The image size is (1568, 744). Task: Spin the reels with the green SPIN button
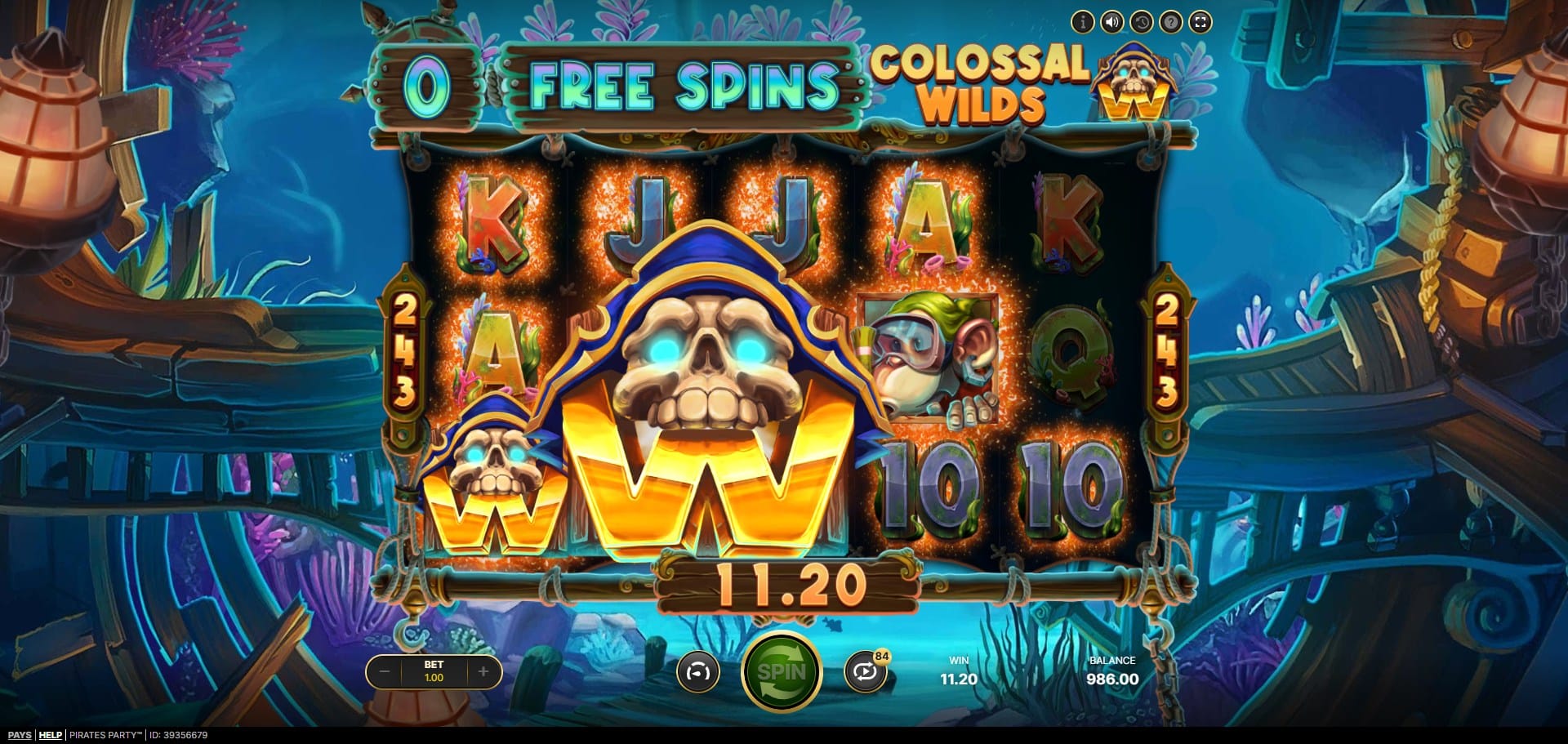click(x=781, y=672)
